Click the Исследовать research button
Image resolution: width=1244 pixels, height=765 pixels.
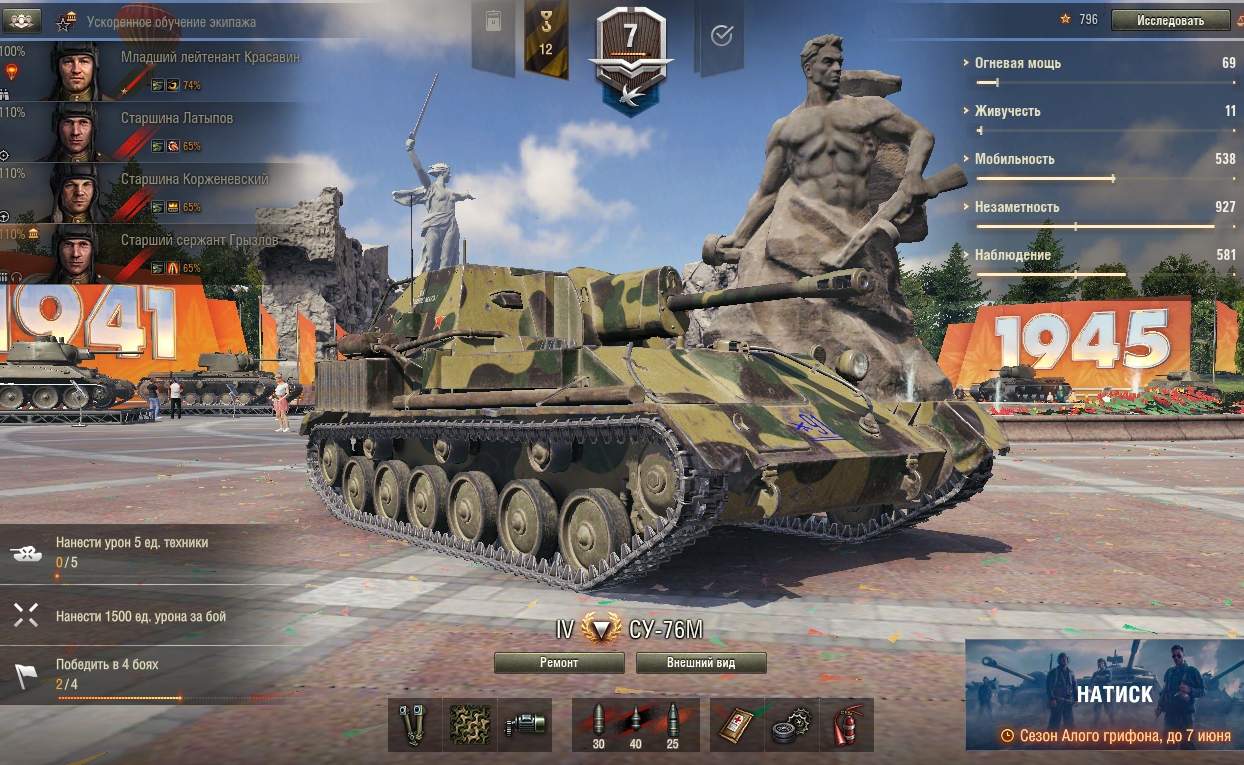pyautogui.click(x=1170, y=20)
